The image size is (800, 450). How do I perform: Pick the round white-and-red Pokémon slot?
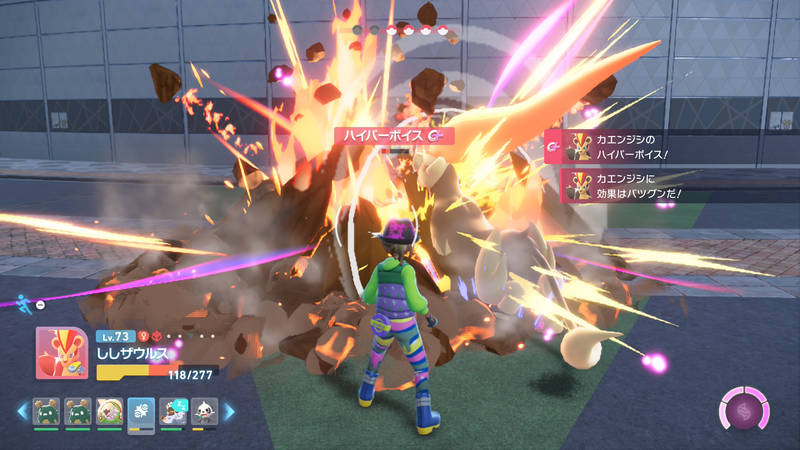pyautogui.click(x=109, y=411)
